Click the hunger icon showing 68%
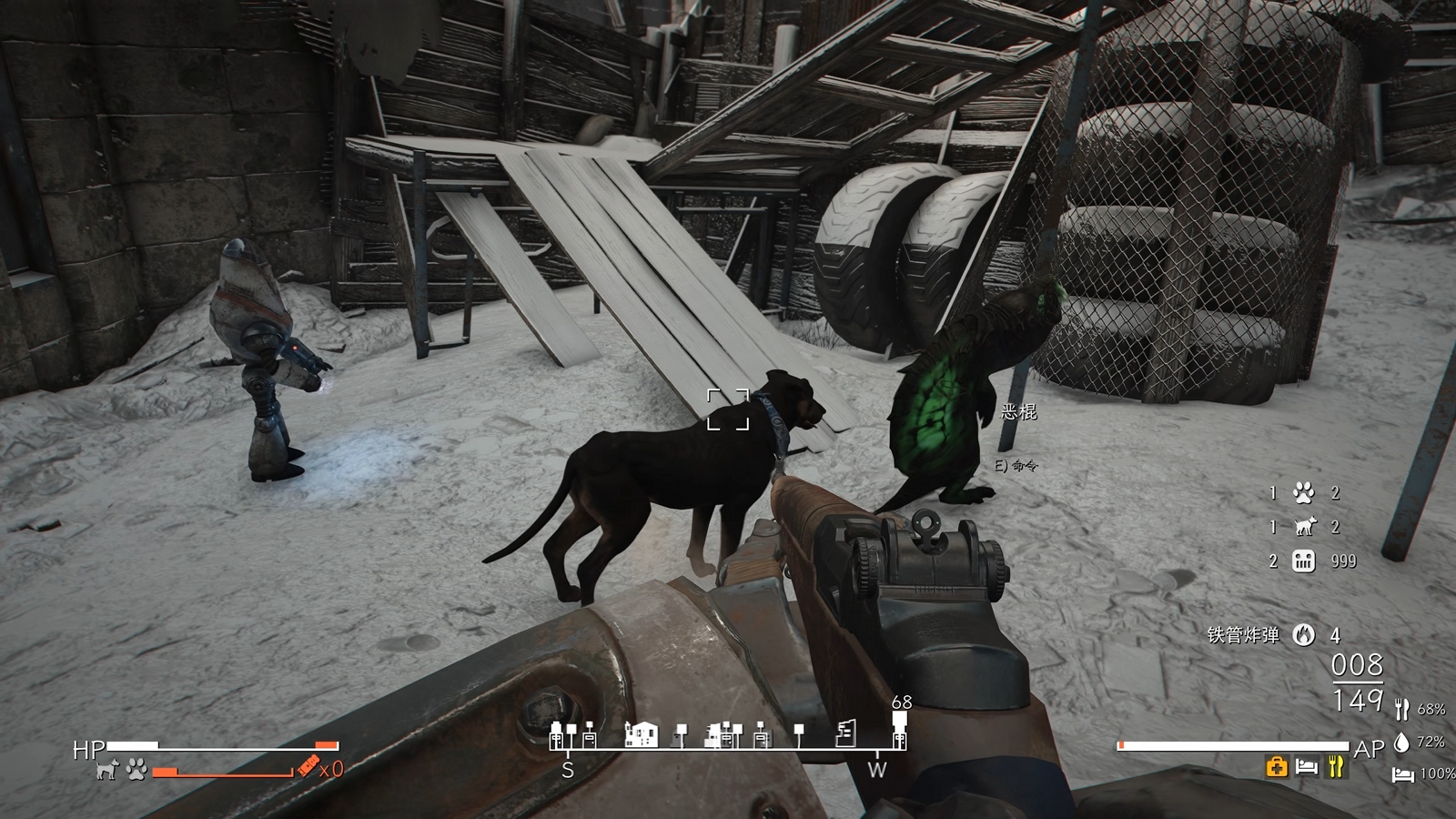The image size is (1456, 819). click(x=1401, y=709)
